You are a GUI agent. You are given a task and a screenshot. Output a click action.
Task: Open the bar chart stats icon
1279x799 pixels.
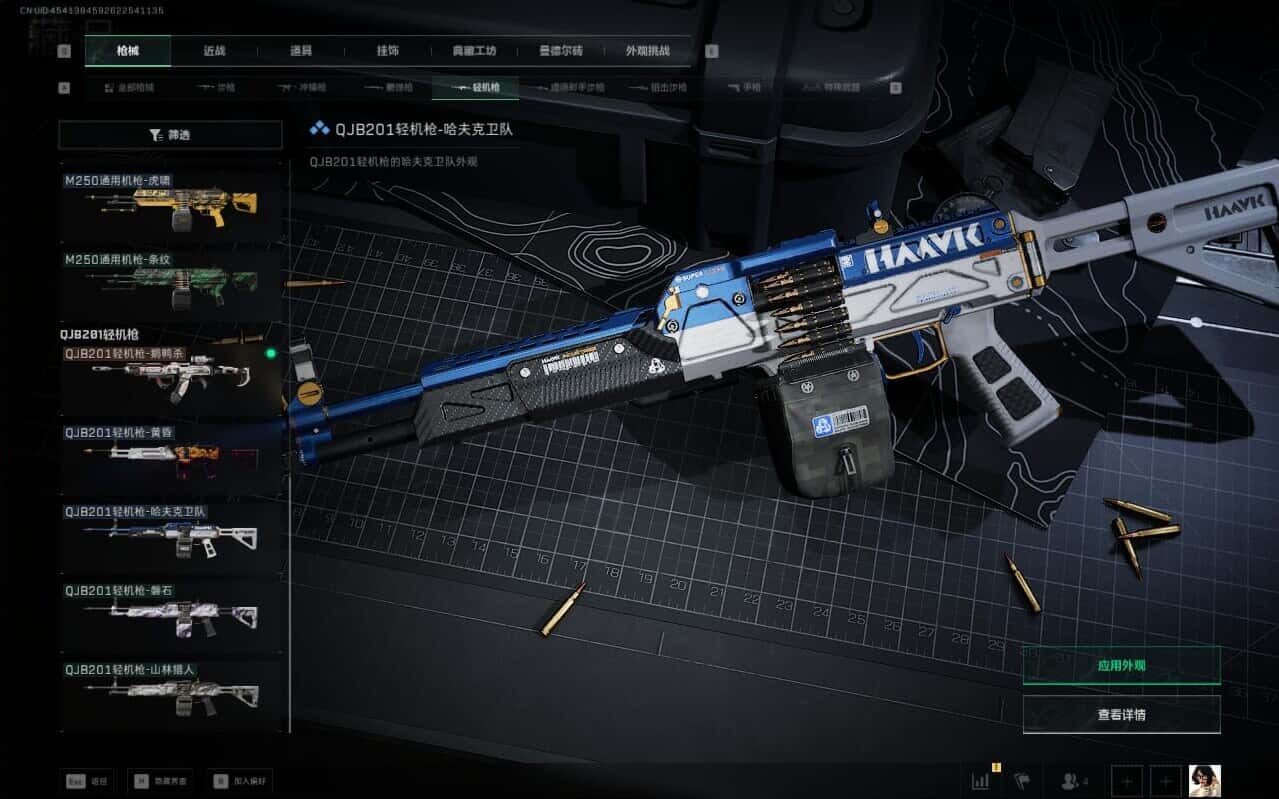pos(980,780)
